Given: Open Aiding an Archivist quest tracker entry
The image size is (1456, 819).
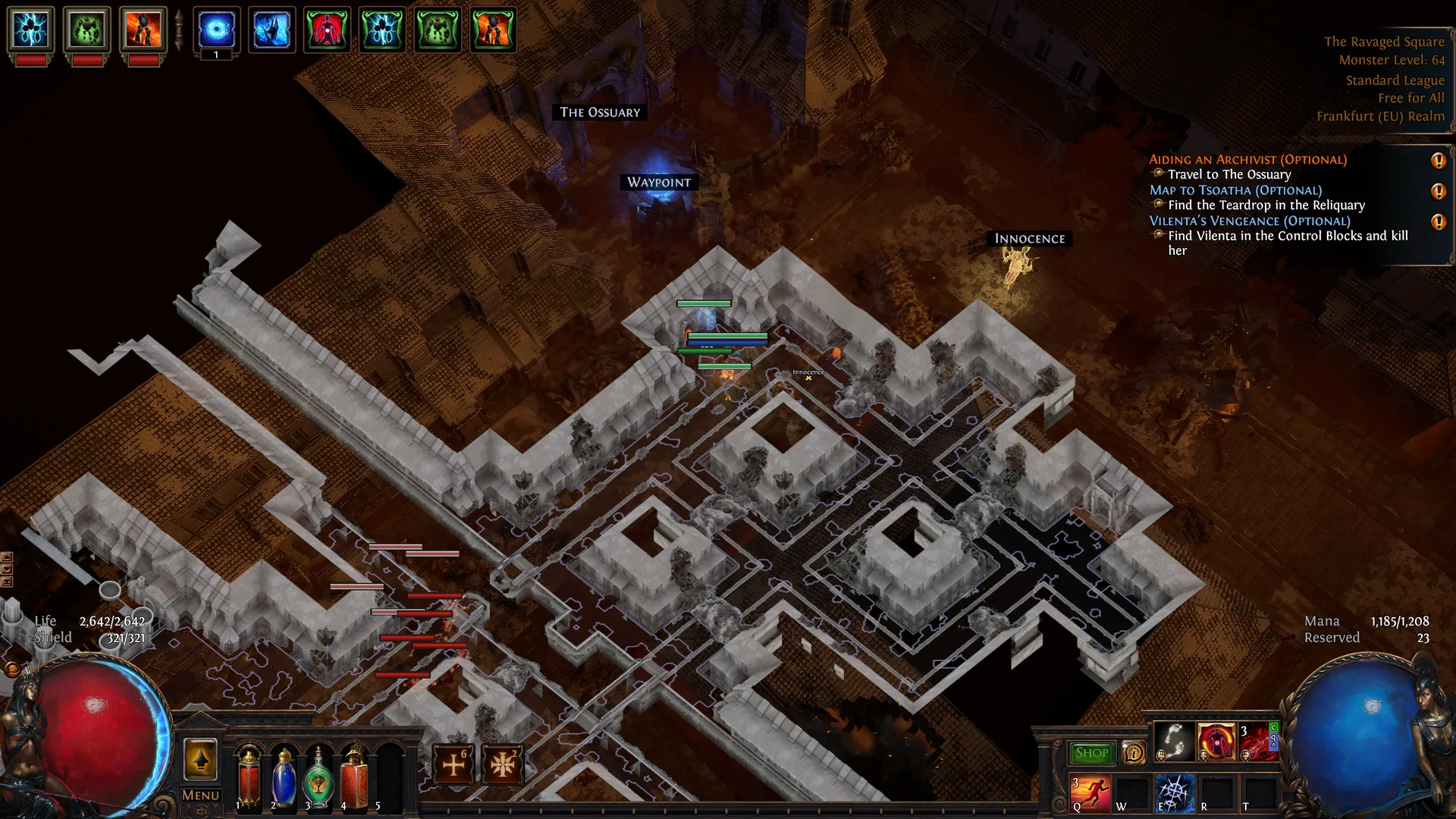Looking at the screenshot, I should pos(1247,159).
